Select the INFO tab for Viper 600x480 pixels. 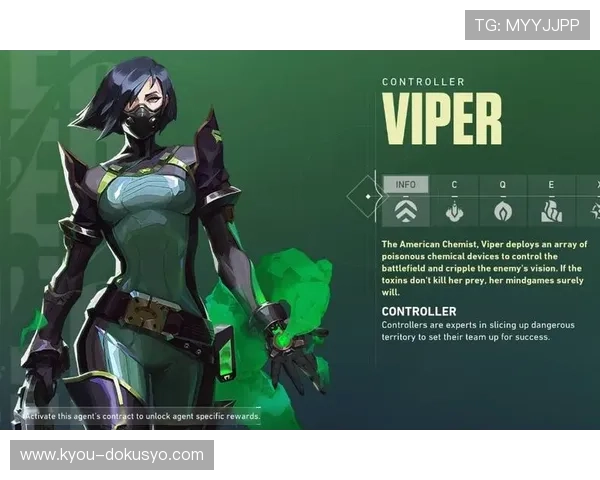(406, 200)
